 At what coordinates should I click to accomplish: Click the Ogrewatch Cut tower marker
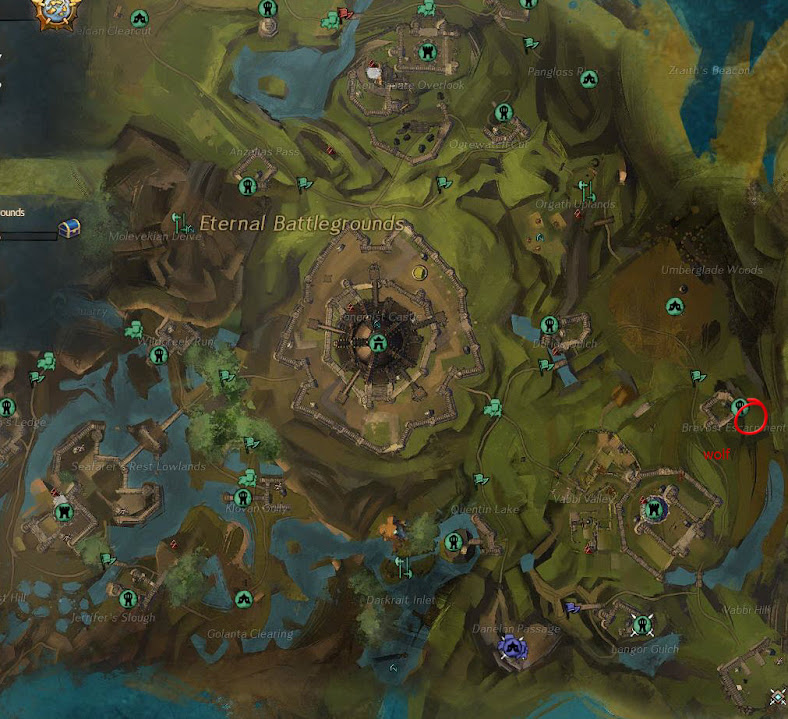click(503, 113)
